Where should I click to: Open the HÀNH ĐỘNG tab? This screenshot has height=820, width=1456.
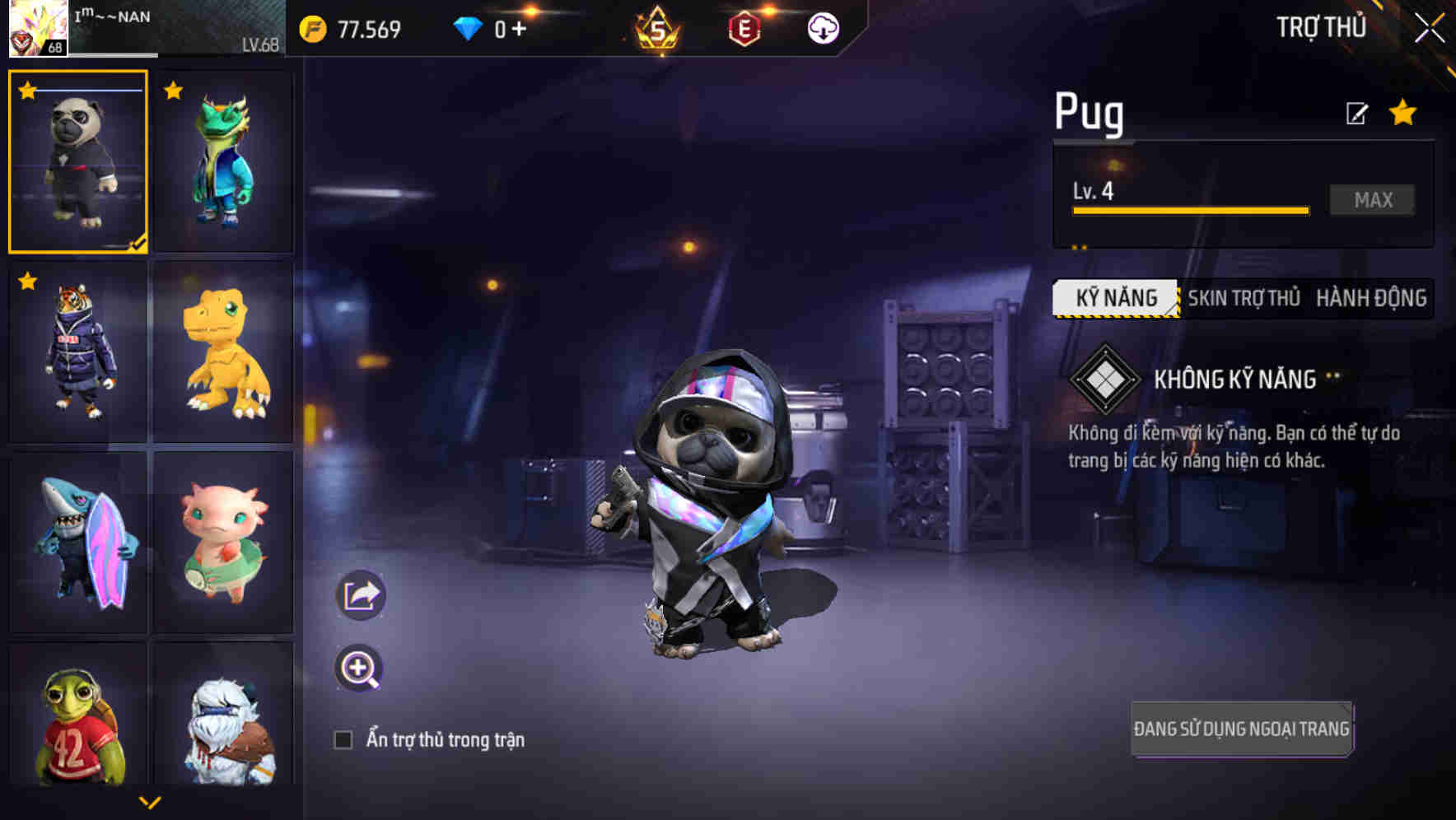pyautogui.click(x=1370, y=298)
